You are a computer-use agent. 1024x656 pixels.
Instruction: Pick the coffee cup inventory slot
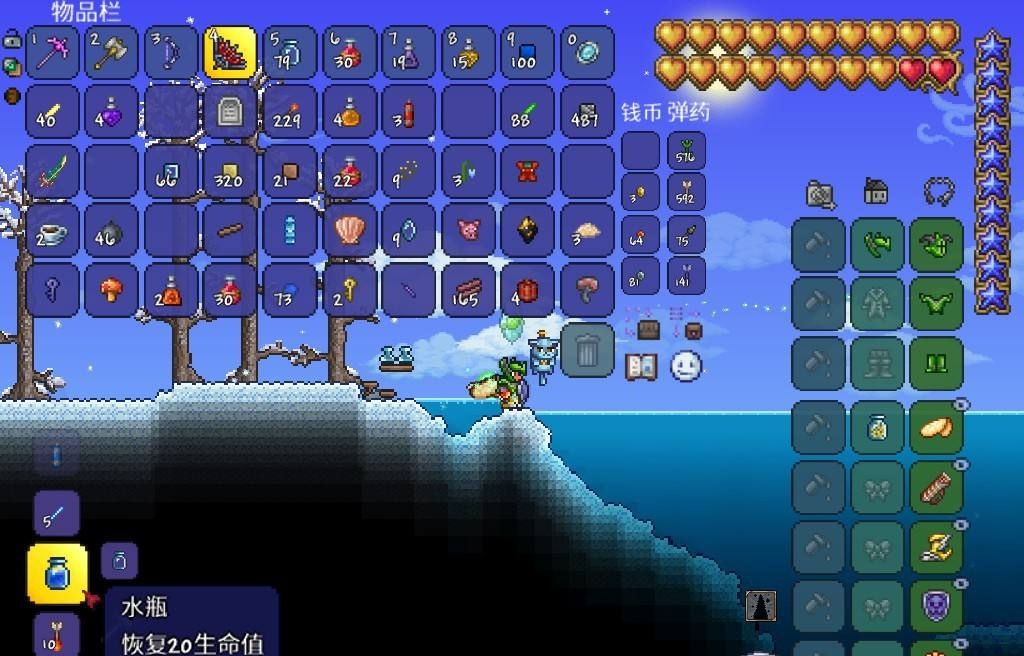coord(53,230)
